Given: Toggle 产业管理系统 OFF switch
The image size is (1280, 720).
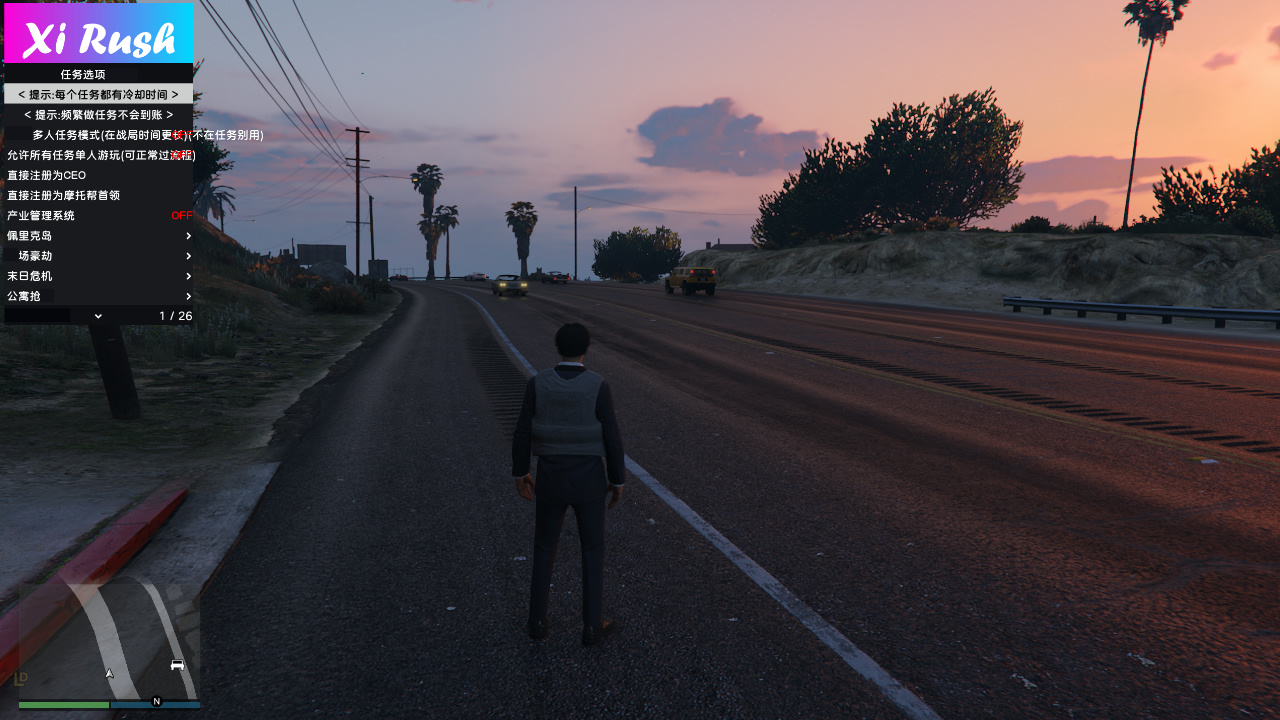Looking at the screenshot, I should (x=181, y=215).
